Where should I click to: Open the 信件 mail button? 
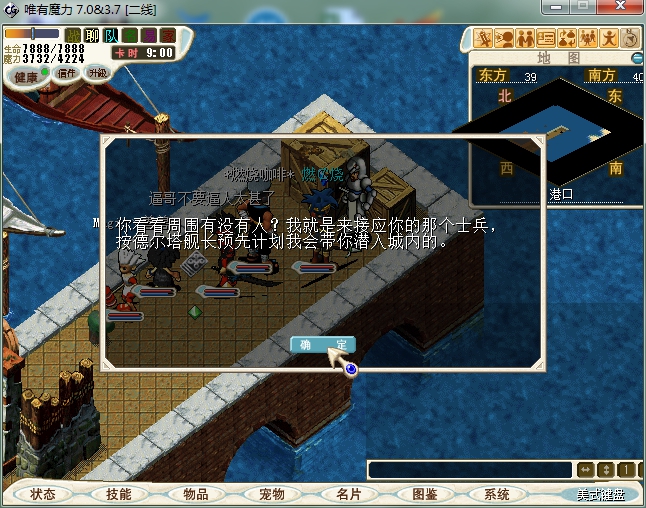tap(67, 73)
